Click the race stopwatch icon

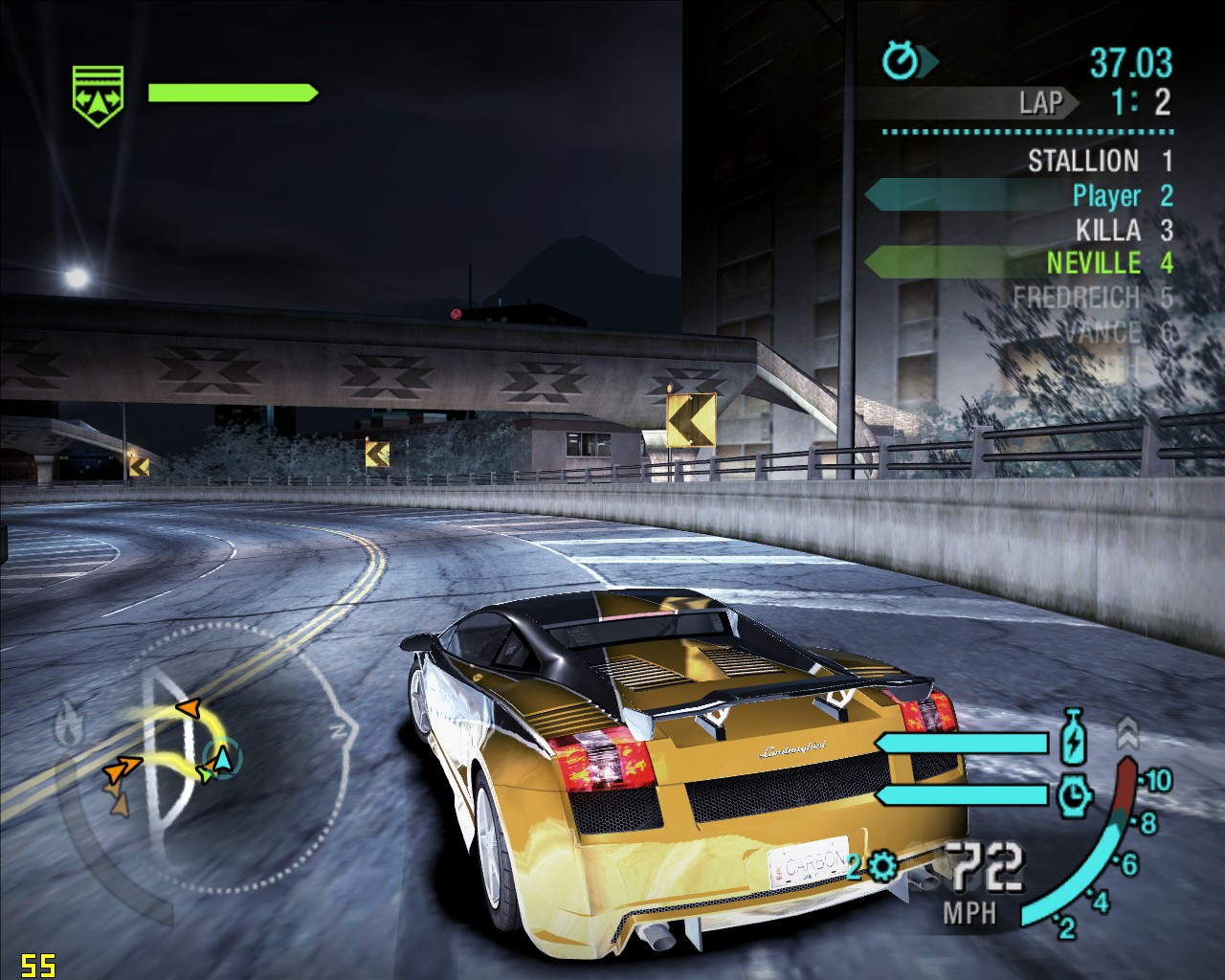coord(900,62)
